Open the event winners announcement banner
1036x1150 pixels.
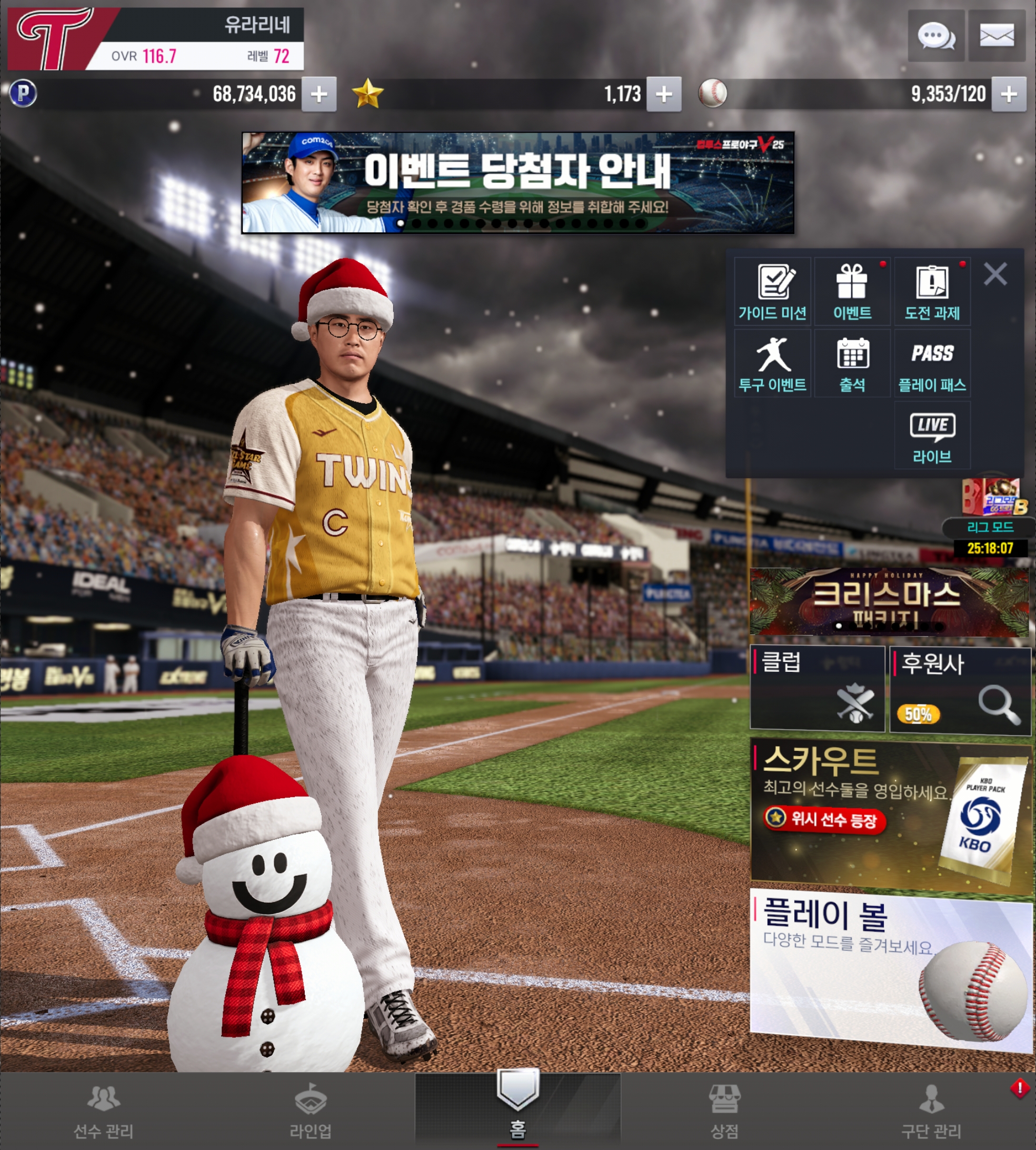point(517,182)
